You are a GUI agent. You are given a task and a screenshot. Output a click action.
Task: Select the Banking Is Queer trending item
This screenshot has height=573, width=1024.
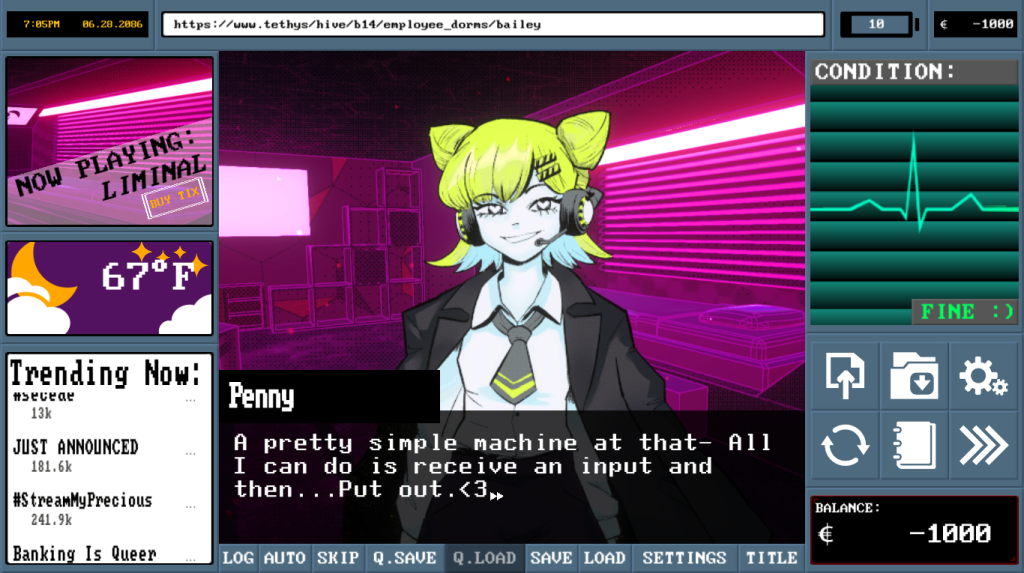click(84, 553)
